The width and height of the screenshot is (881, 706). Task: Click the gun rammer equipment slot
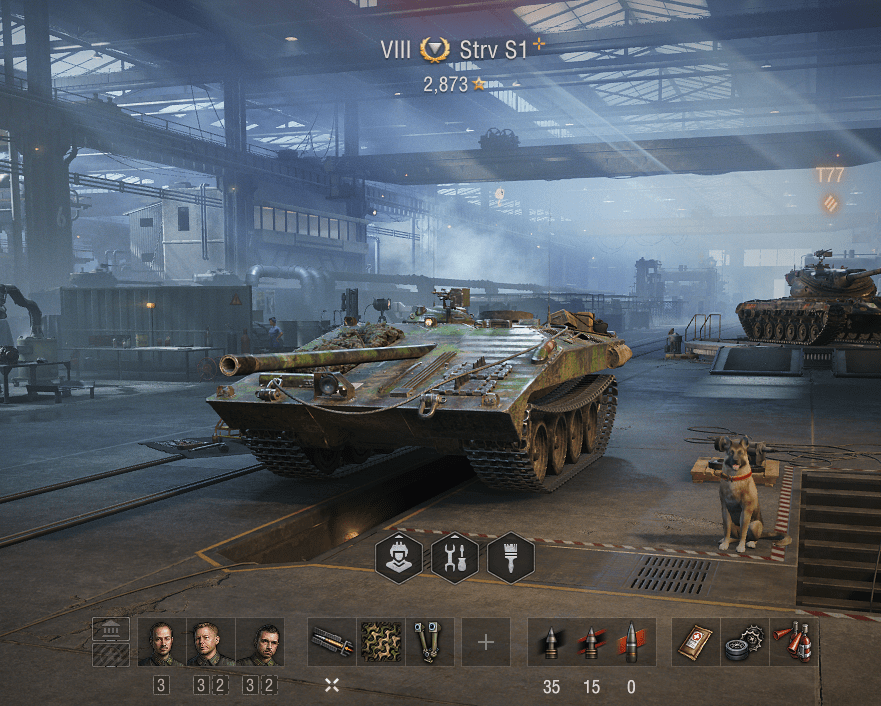coord(332,642)
